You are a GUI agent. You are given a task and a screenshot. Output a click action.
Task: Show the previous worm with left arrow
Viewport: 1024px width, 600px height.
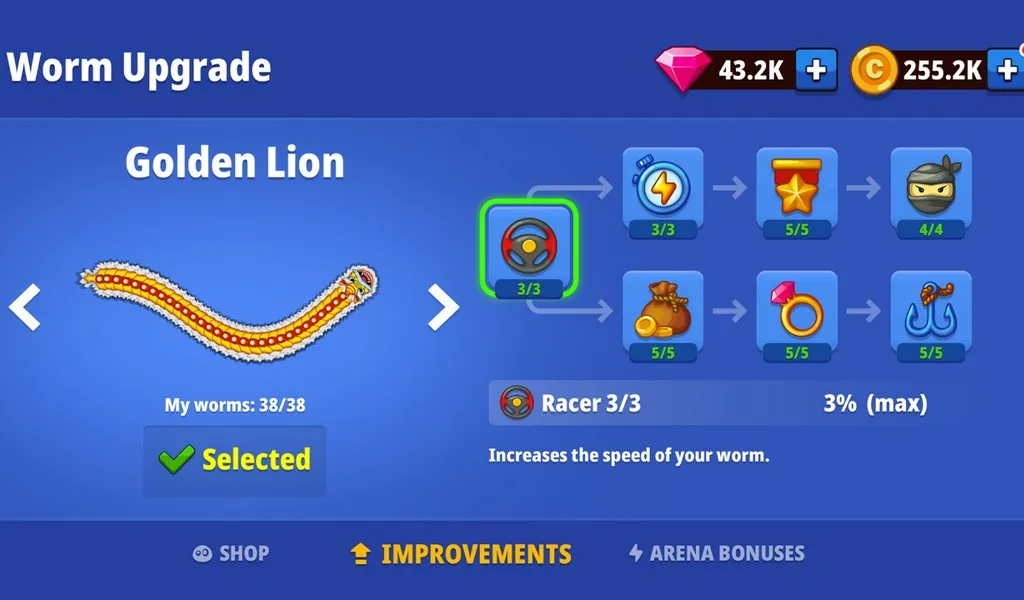(25, 308)
